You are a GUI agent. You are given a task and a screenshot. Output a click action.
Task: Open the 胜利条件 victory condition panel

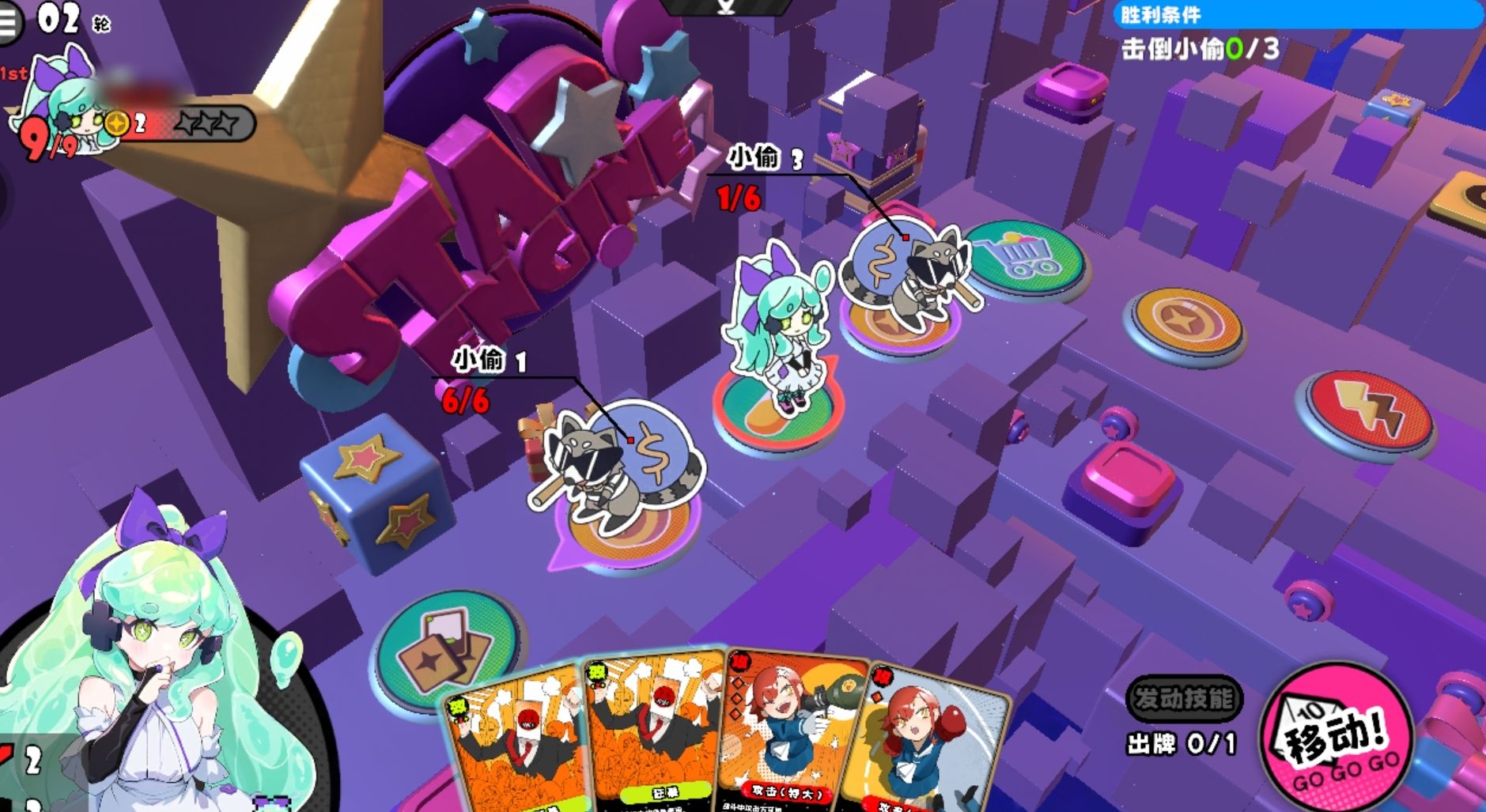[1295, 14]
